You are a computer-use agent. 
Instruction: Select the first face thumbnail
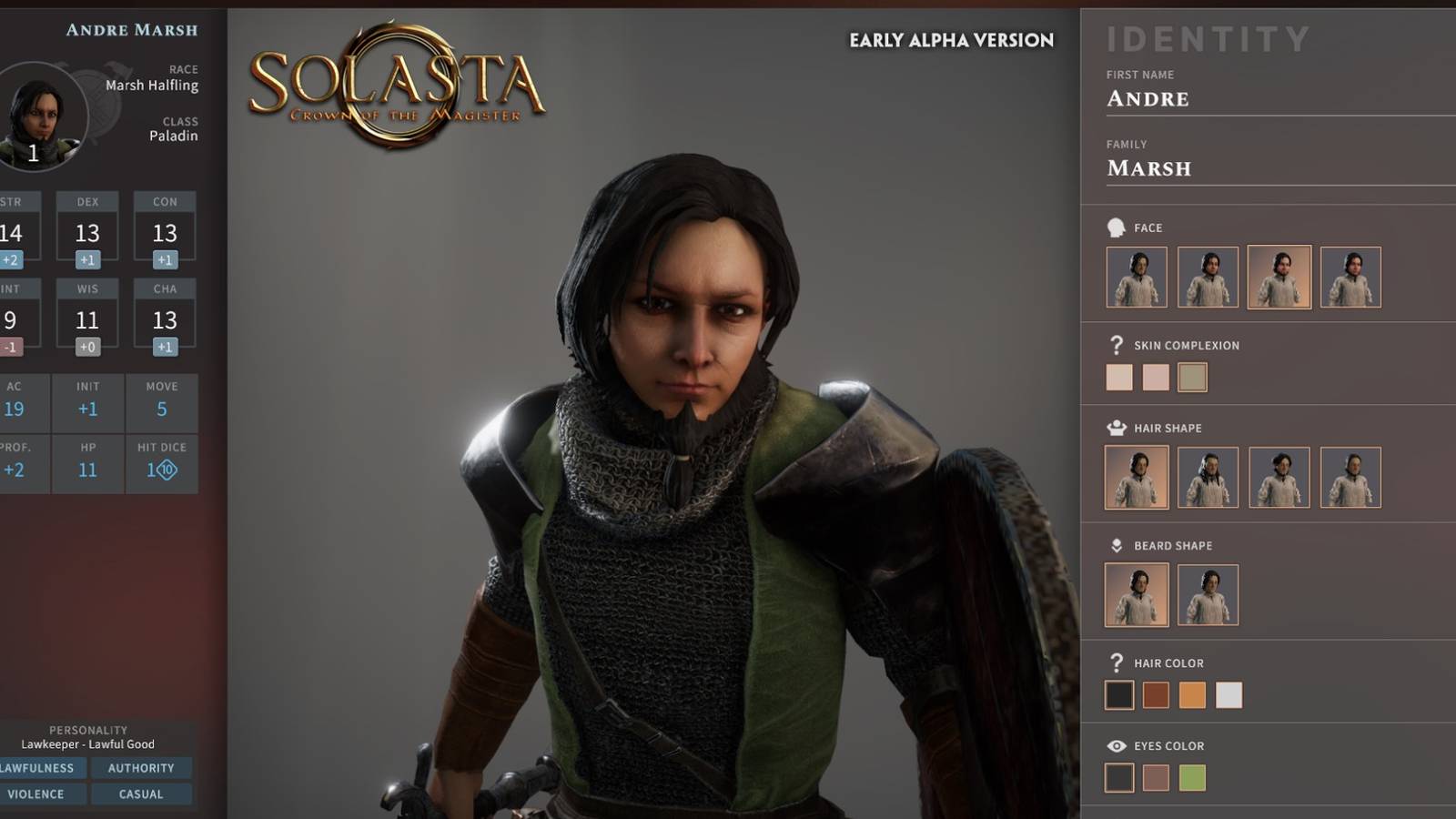1137,277
